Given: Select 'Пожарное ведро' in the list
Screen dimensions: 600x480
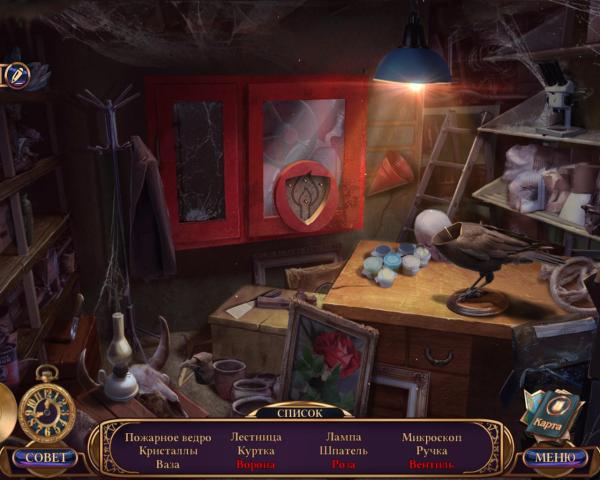Looking at the screenshot, I should (168, 437).
